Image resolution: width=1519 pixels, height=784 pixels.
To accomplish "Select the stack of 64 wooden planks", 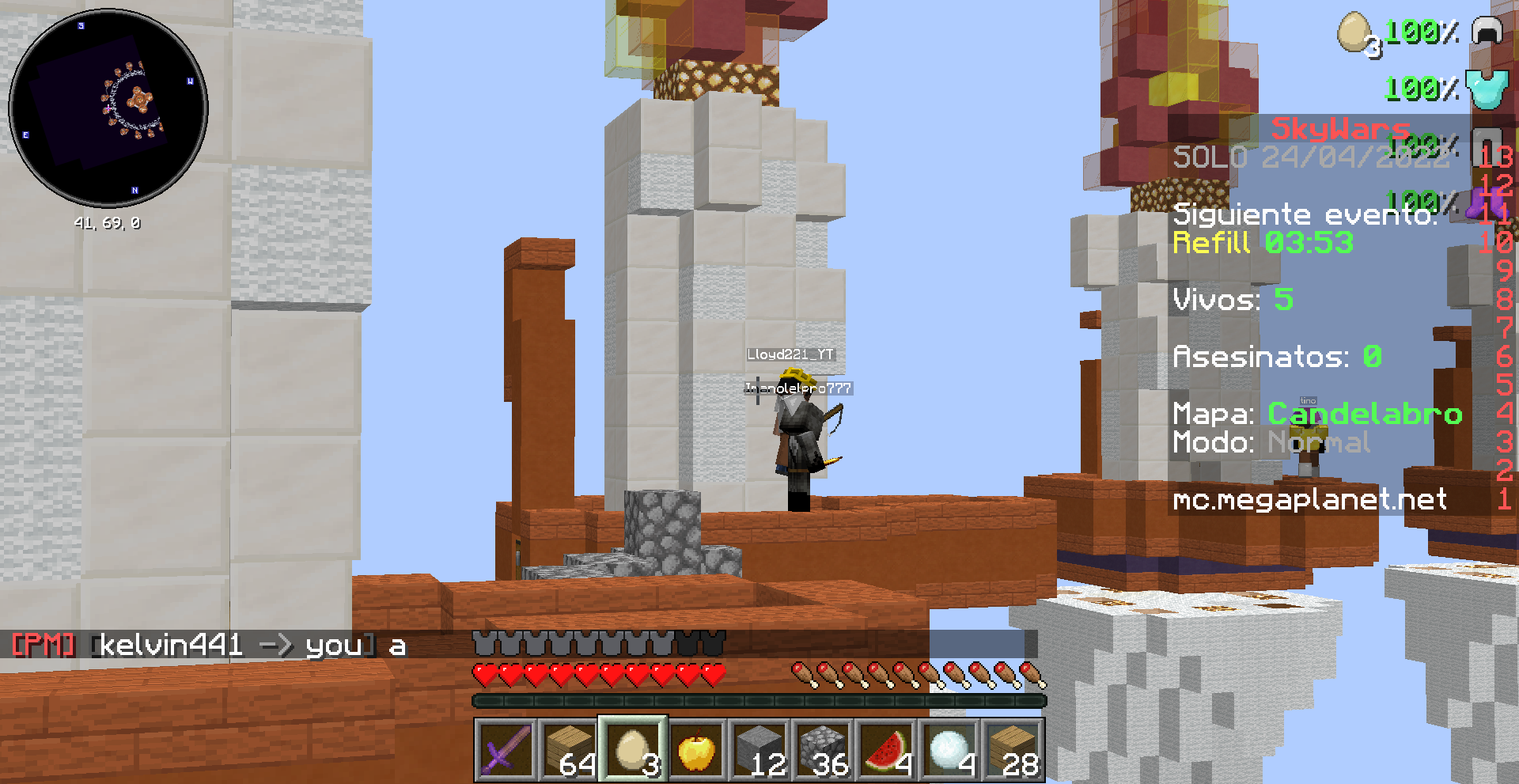I will [x=569, y=749].
